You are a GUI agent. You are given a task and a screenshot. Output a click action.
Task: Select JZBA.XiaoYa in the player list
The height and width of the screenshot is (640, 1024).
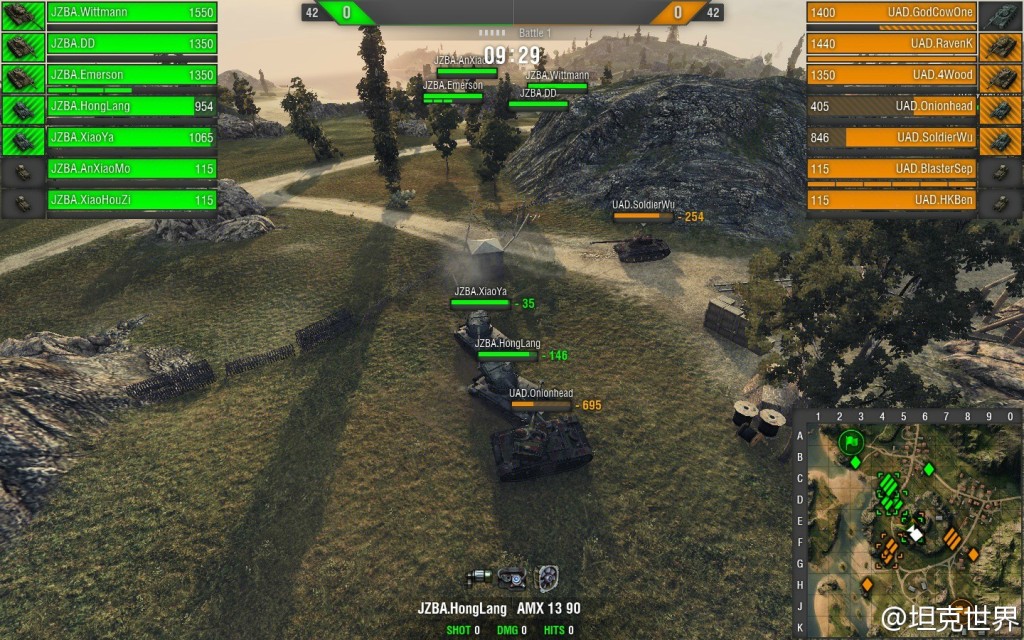pyautogui.click(x=132, y=138)
